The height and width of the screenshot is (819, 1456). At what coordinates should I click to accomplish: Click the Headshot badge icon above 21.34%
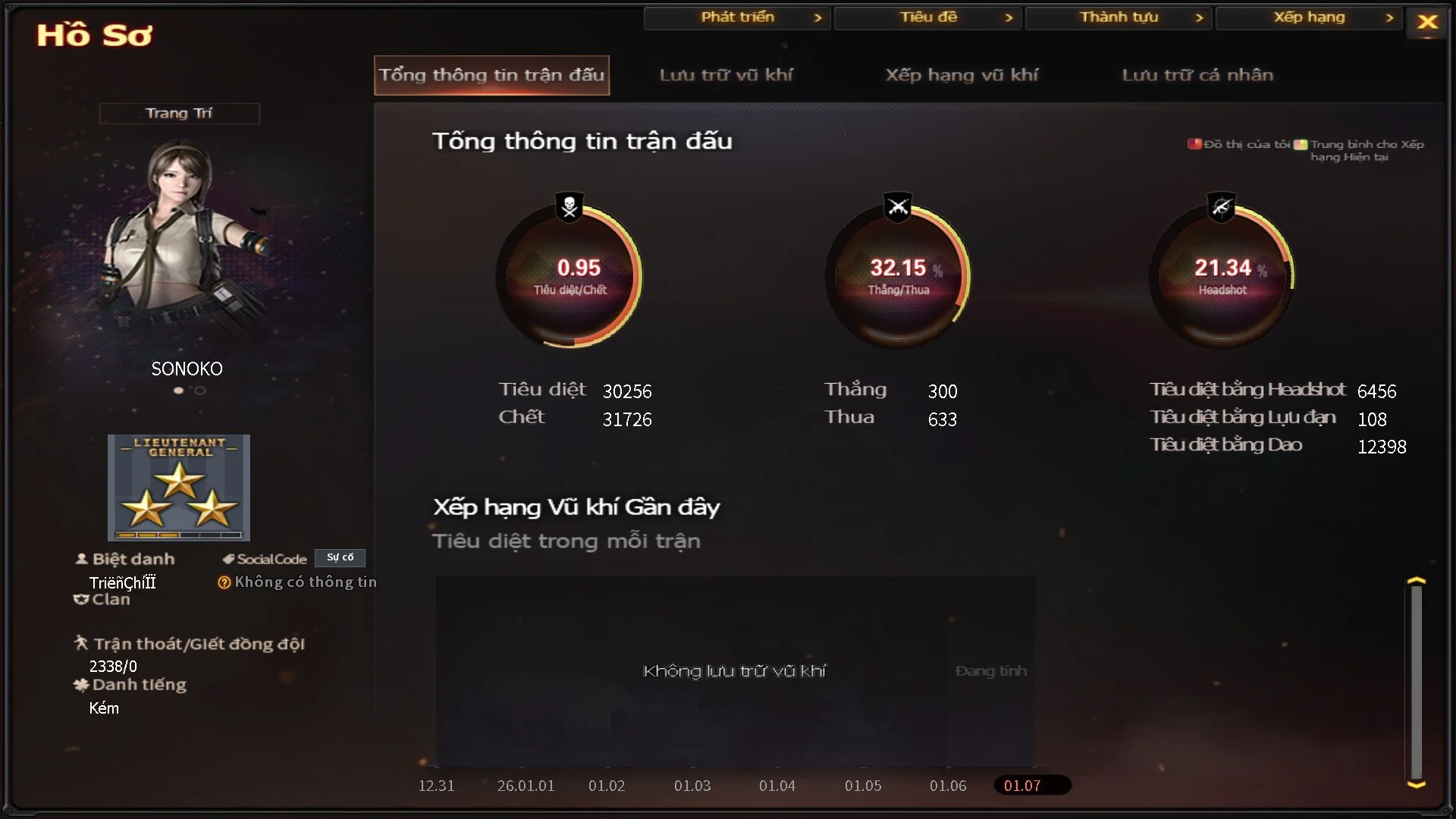(1222, 206)
